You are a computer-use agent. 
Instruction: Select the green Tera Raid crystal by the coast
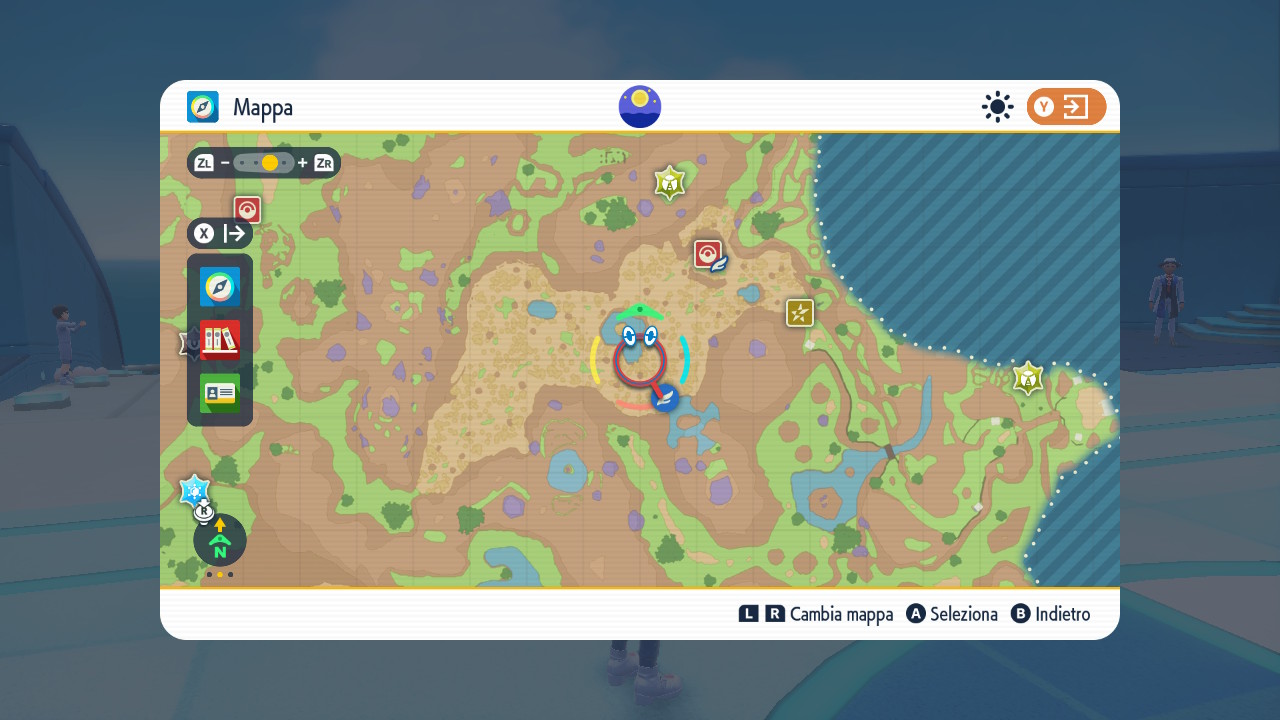click(x=1028, y=378)
